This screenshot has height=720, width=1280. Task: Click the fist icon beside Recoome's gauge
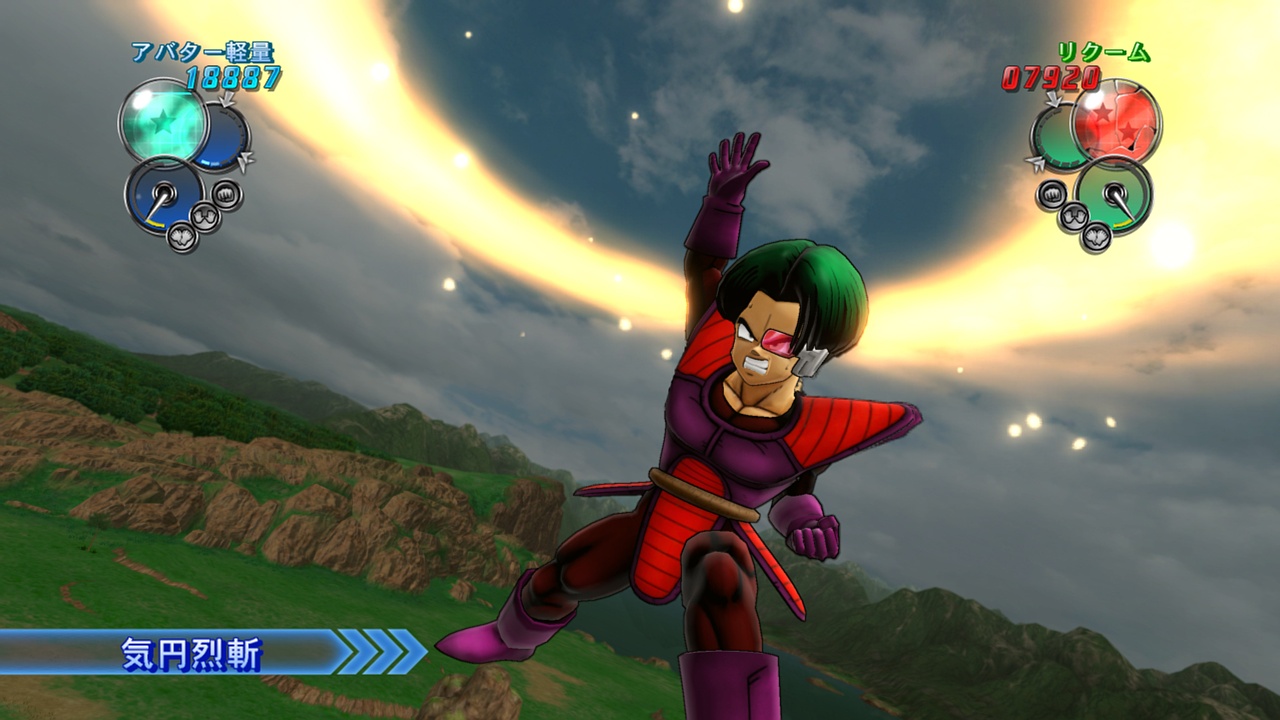point(1052,193)
